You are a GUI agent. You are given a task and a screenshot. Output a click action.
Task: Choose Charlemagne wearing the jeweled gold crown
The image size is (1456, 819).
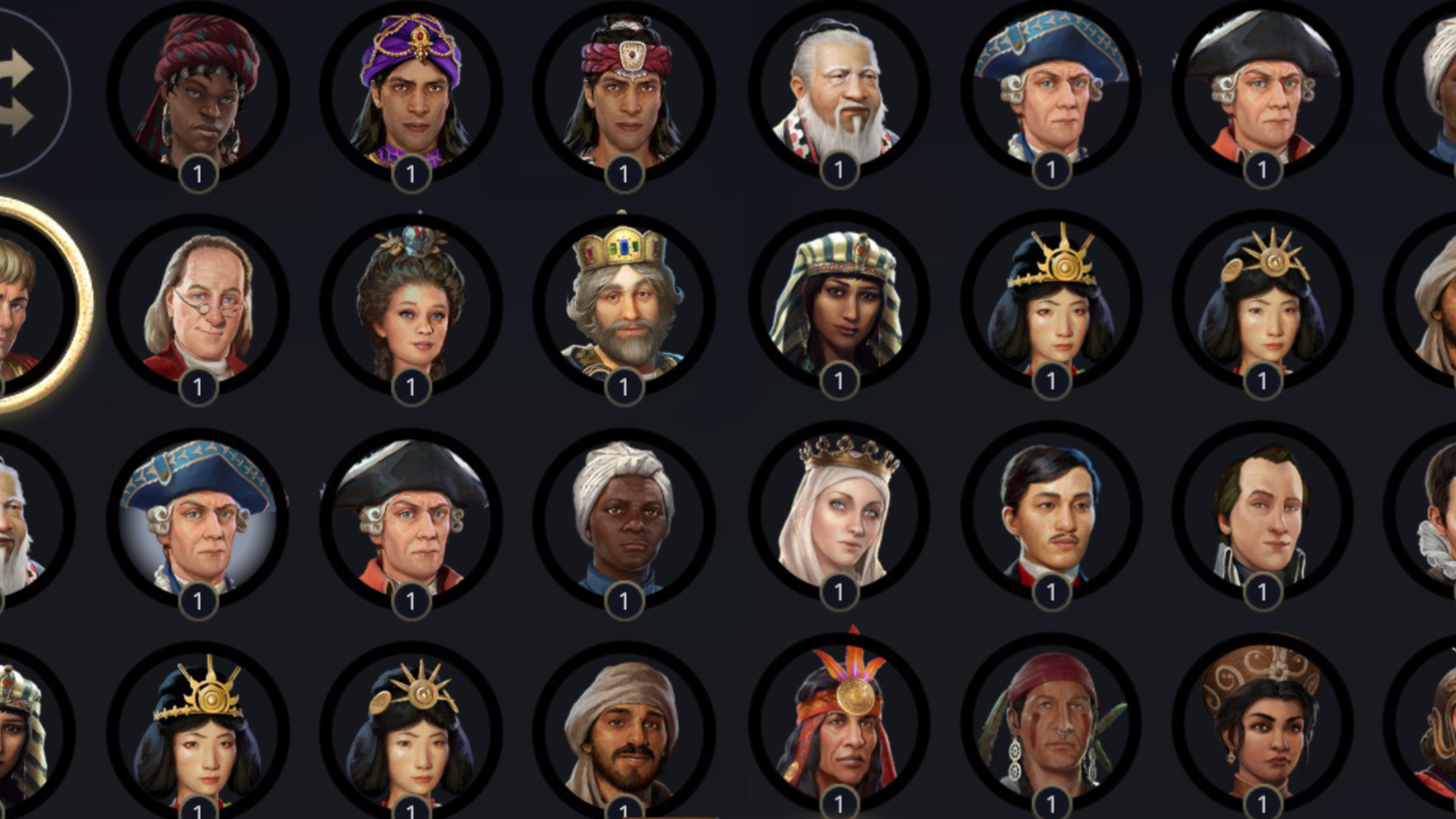pyautogui.click(x=623, y=309)
